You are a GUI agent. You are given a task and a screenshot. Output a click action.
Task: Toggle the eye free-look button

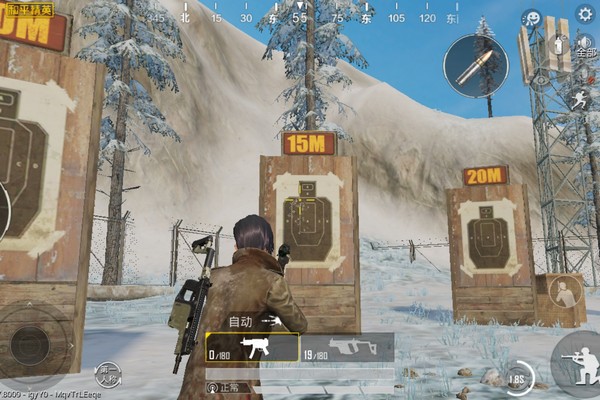[x=541, y=78]
